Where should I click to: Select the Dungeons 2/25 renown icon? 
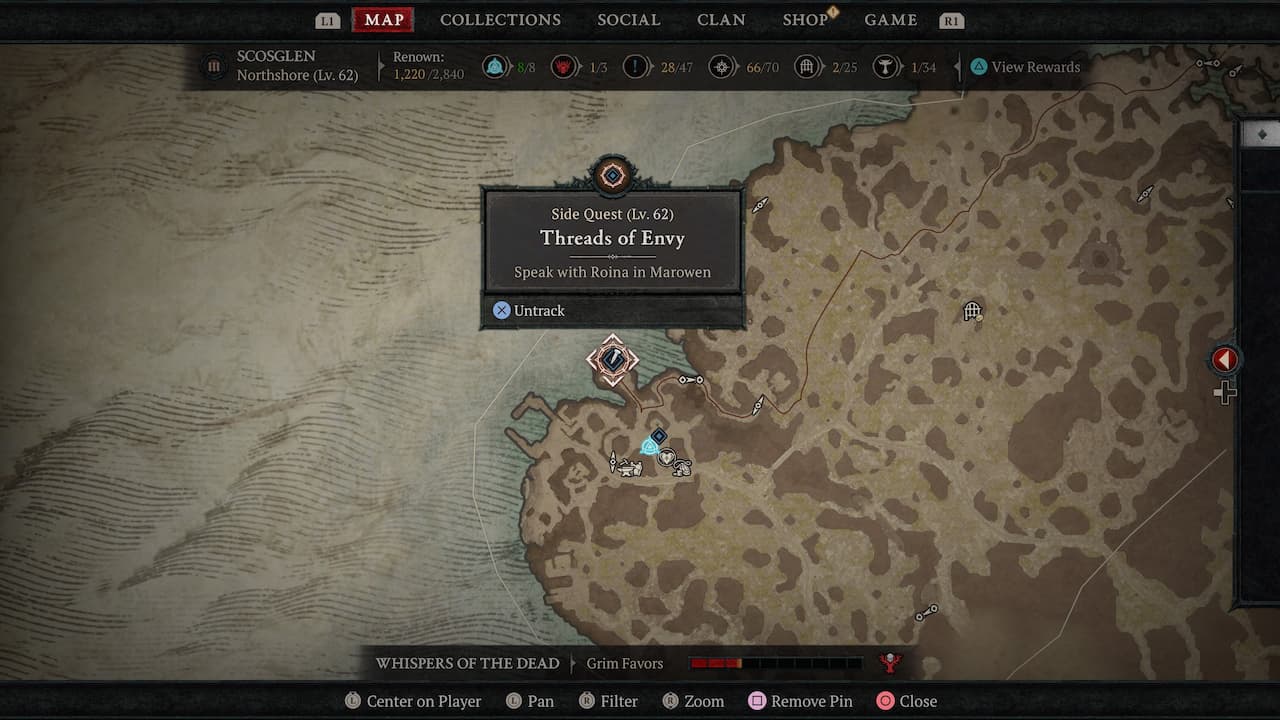[808, 66]
